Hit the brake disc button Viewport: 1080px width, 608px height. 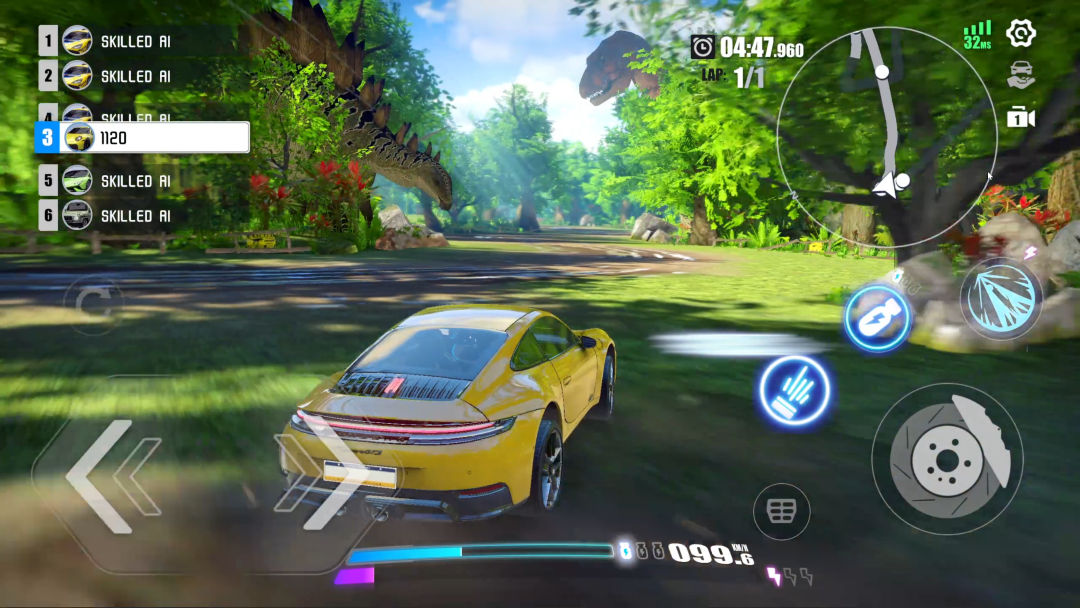point(946,458)
